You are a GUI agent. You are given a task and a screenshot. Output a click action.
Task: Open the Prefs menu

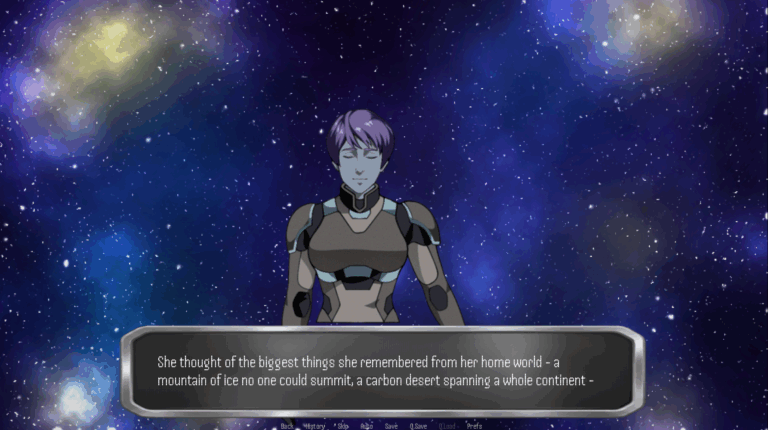474,425
